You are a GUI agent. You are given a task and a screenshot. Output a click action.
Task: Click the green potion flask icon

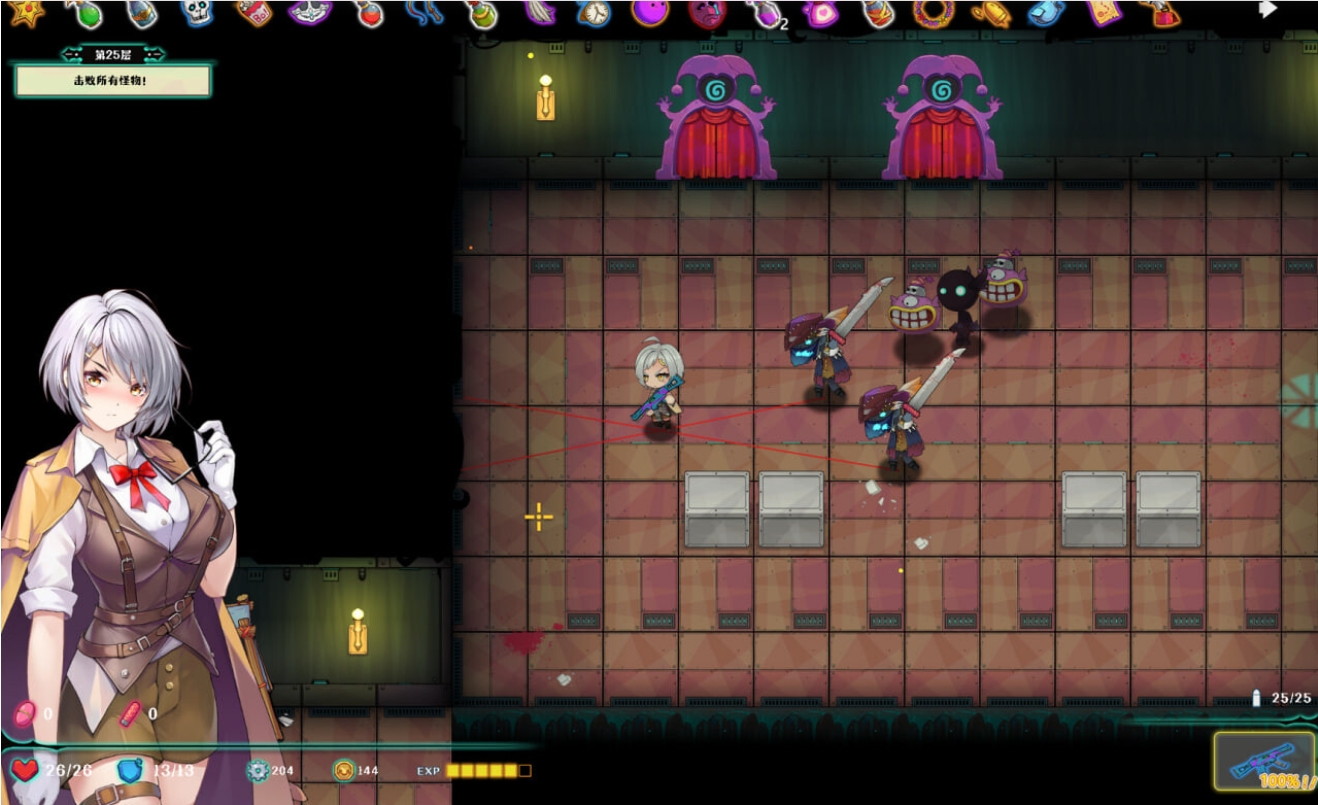[x=88, y=14]
